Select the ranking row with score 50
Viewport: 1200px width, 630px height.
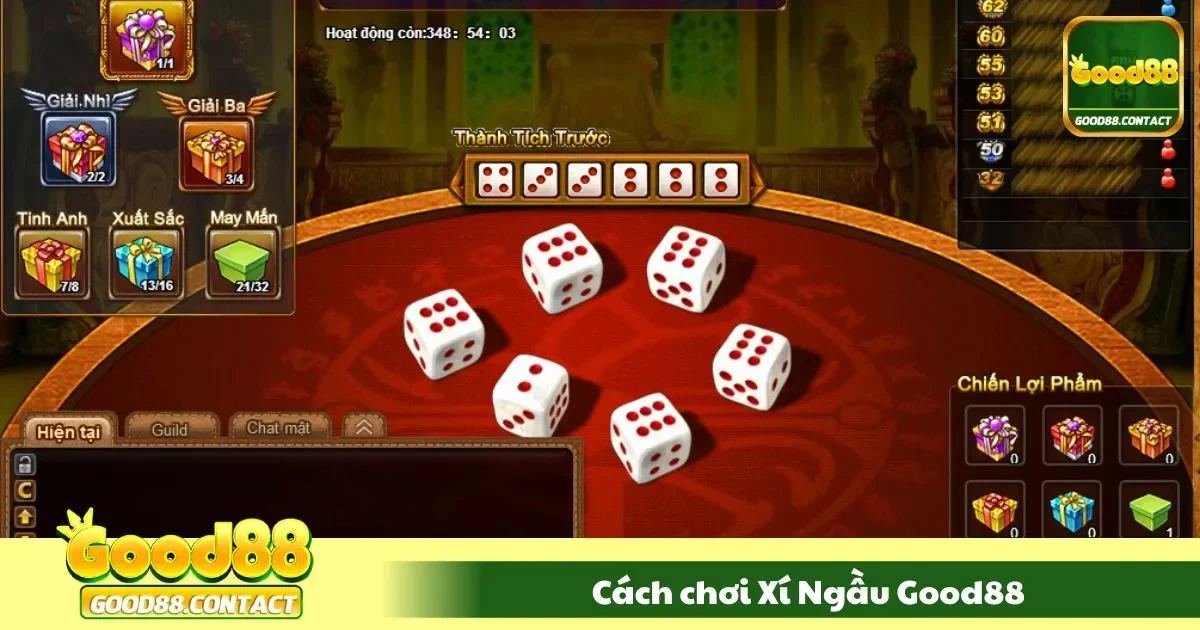tap(1062, 152)
